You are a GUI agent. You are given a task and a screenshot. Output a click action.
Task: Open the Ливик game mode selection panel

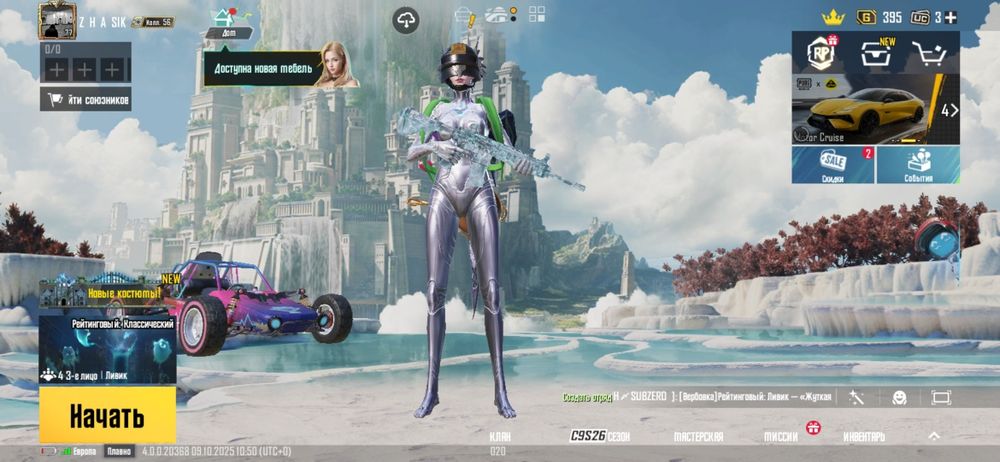click(108, 350)
